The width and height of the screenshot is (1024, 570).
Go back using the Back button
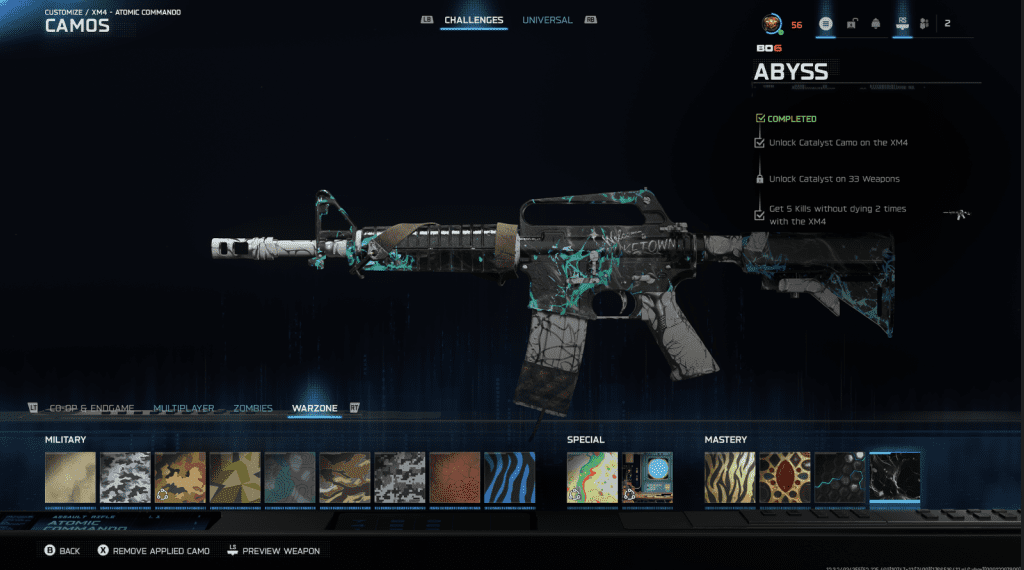click(61, 551)
